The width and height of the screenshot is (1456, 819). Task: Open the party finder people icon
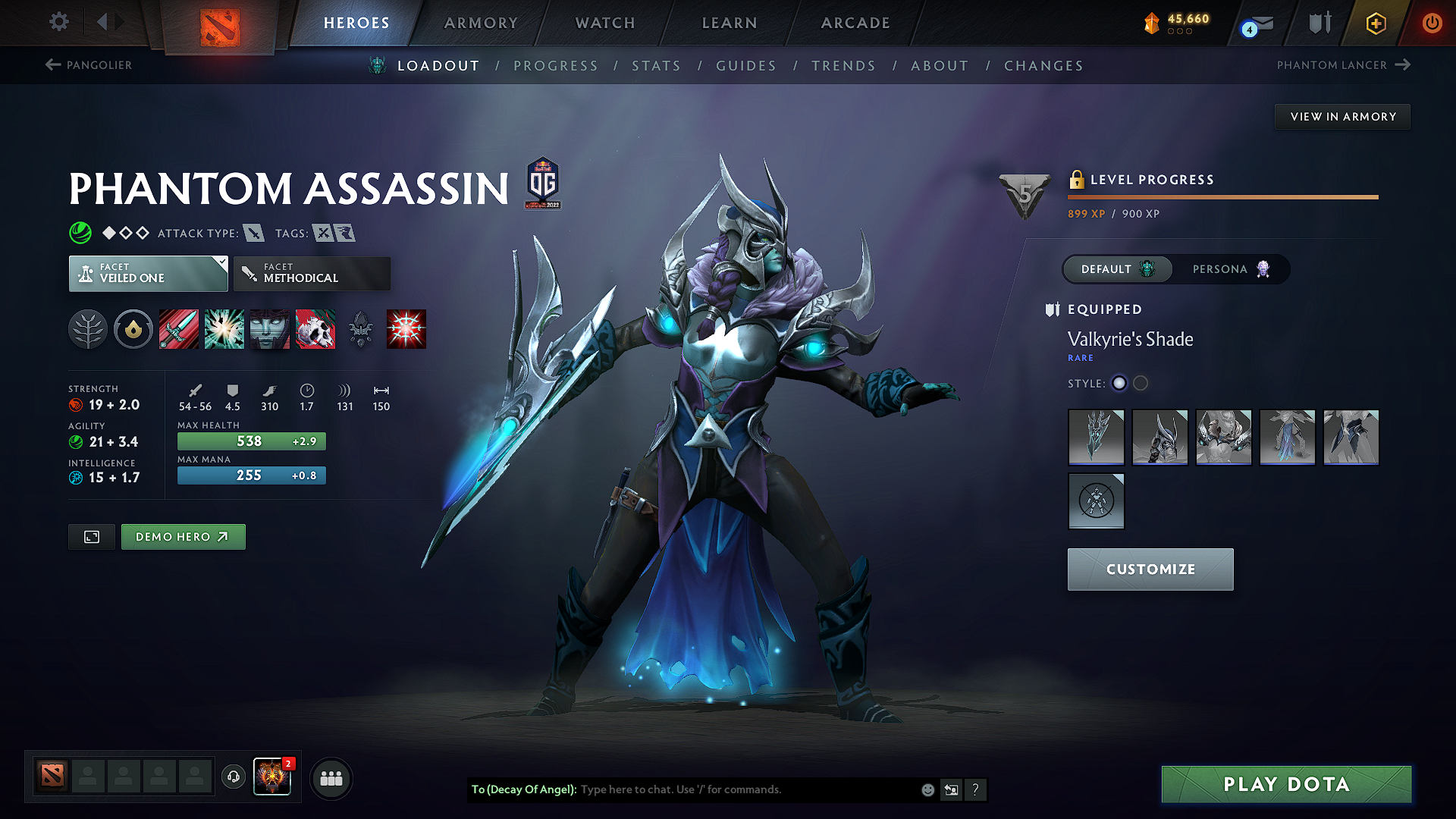click(x=331, y=778)
